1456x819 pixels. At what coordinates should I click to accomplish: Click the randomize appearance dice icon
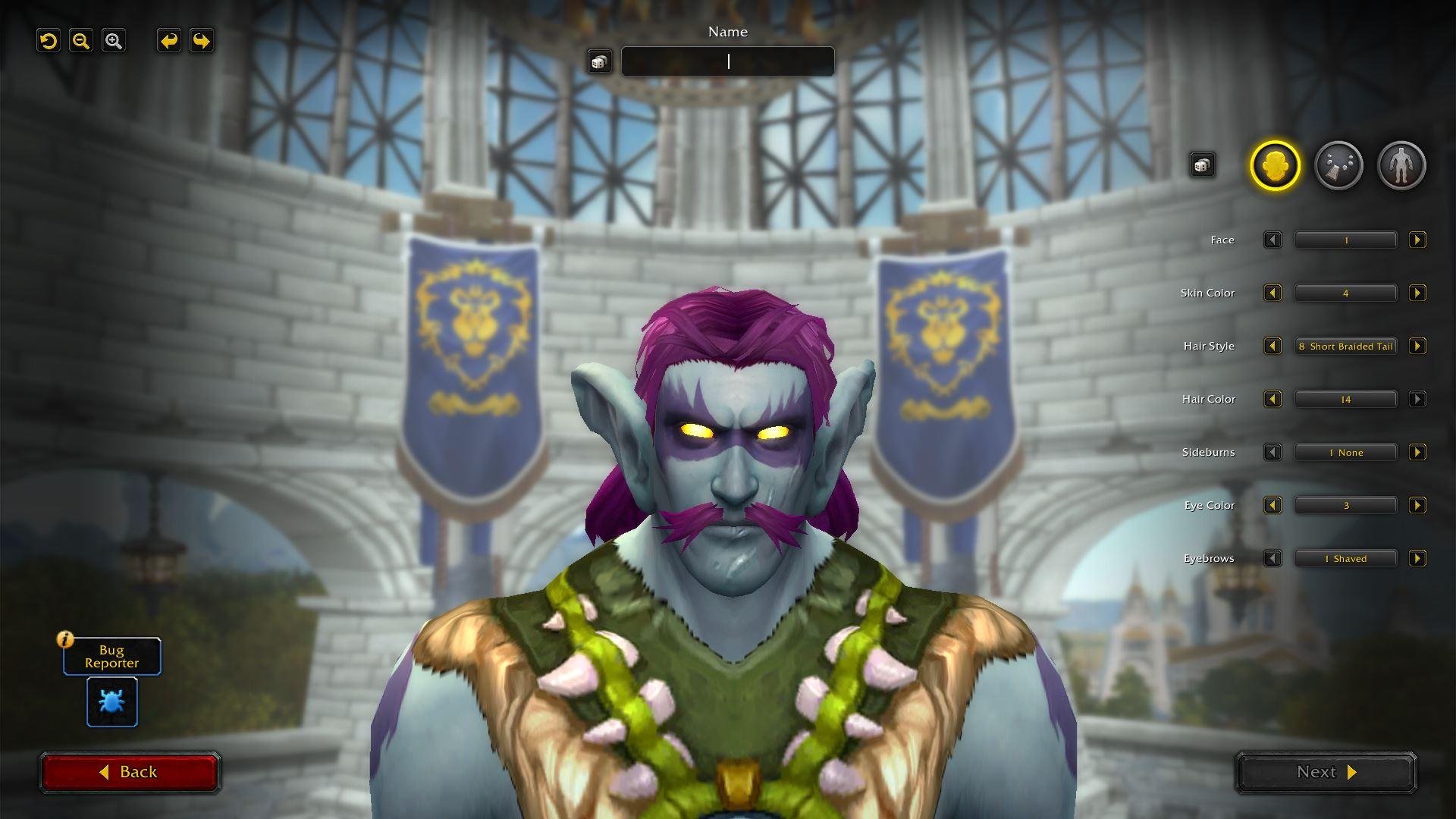pos(1203,164)
